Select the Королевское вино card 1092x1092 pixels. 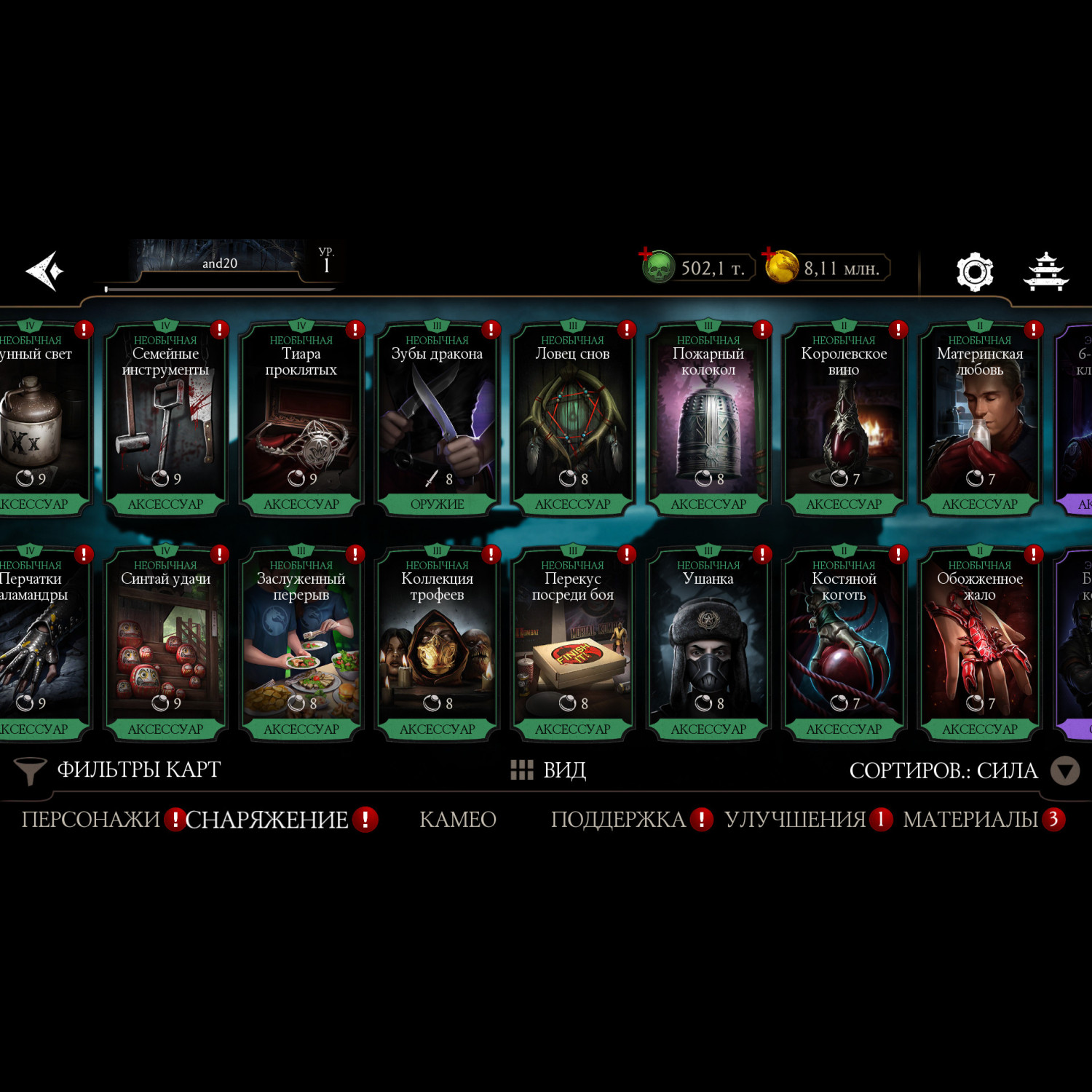(844, 419)
